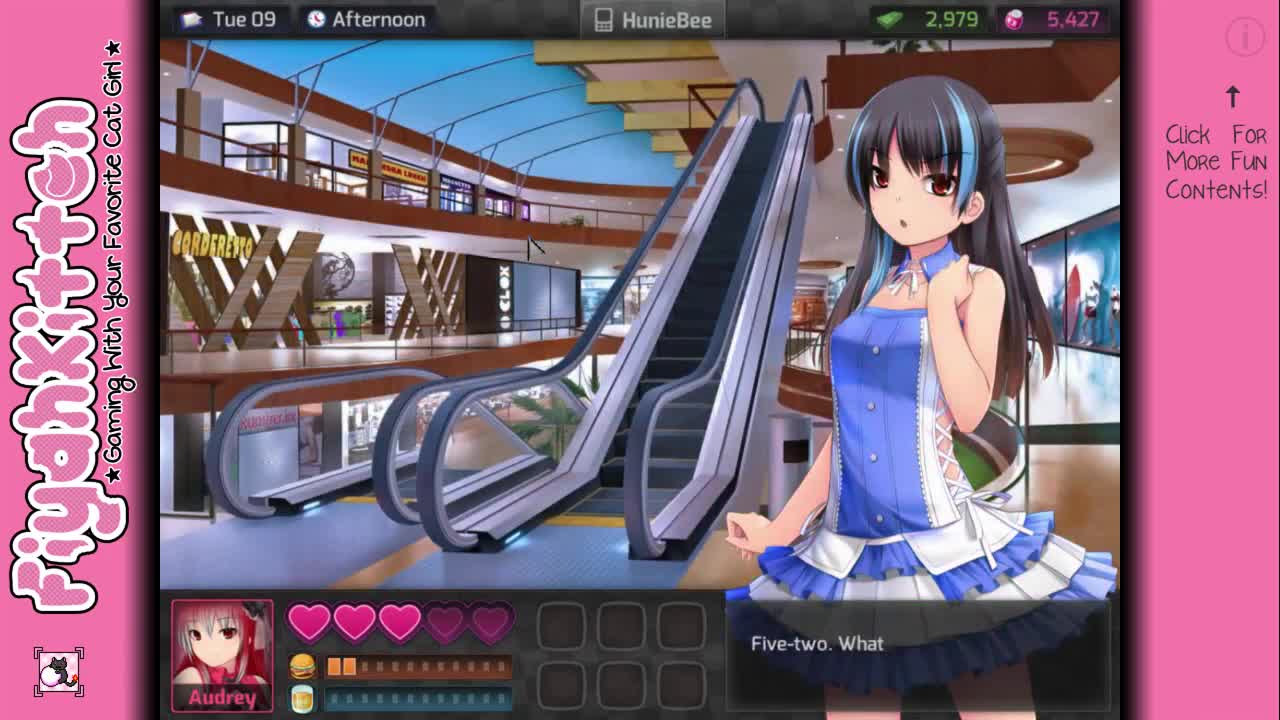
Task: Click the info icon in the overlay
Action: click(x=1245, y=38)
